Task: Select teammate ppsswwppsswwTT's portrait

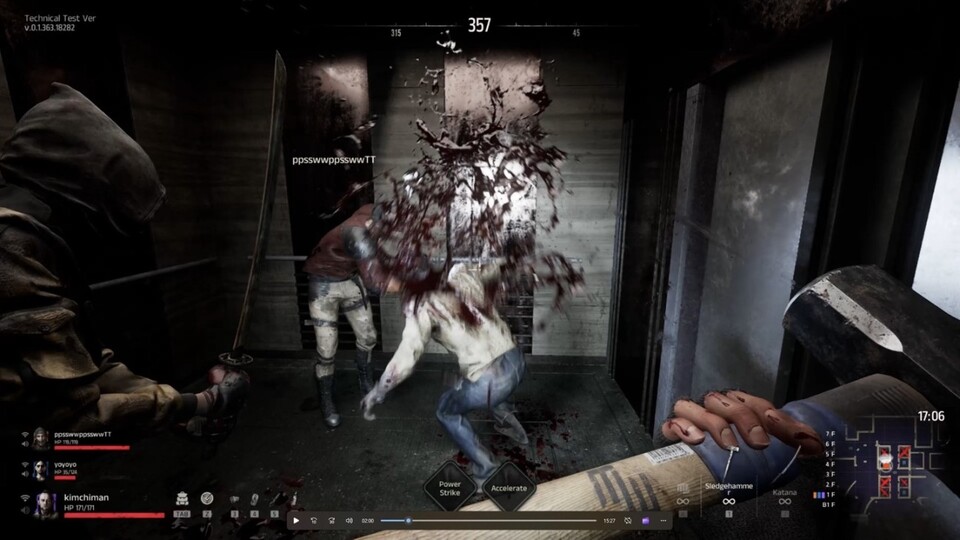Action: (x=41, y=438)
